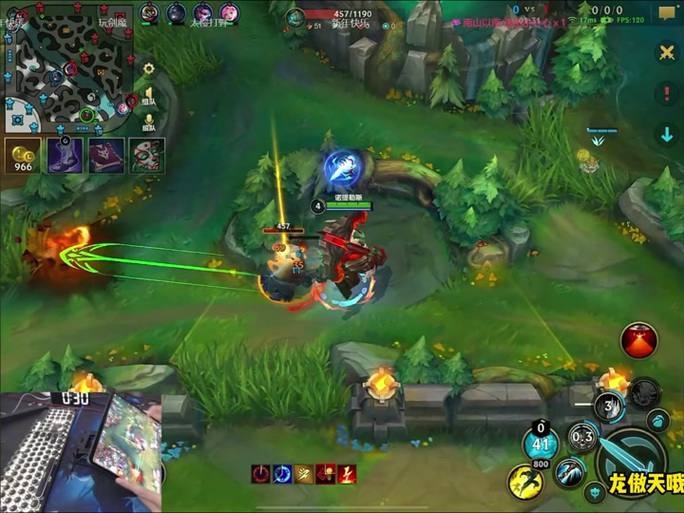684x513 pixels.
Task: Send the red exclamation danger ping
Action: pos(667,94)
